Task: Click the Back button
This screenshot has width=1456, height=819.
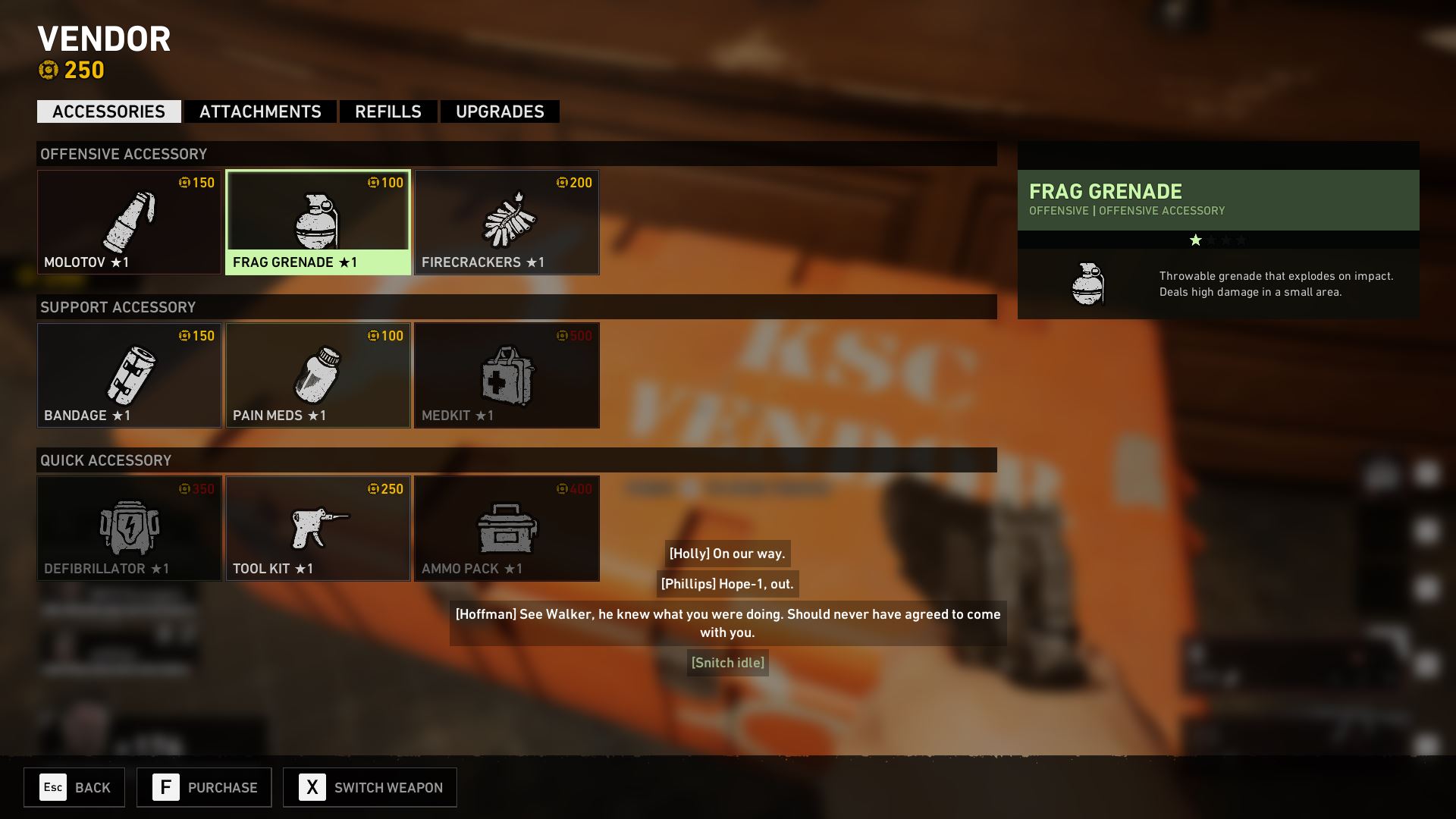Action: [x=74, y=787]
